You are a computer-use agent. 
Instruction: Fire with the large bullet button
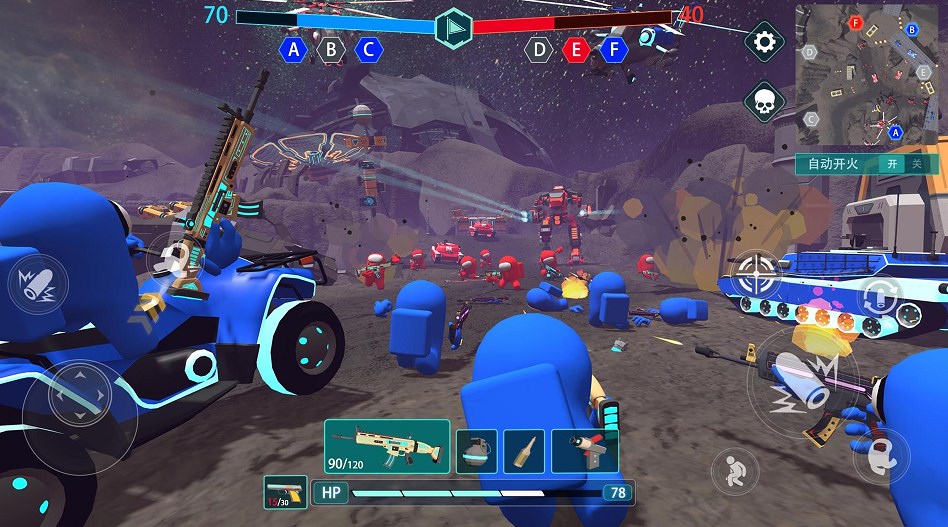click(x=803, y=383)
